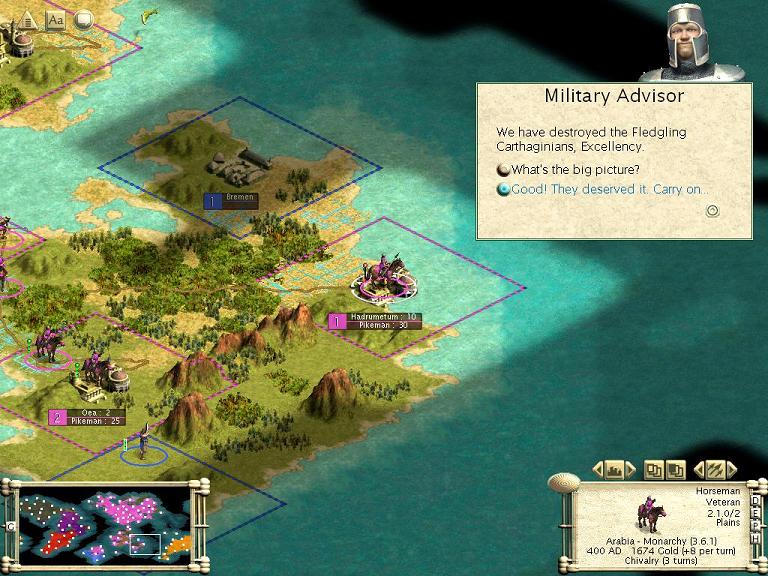The image size is (768, 576).
Task: Open the "D" shortcut on info box
Action: [756, 497]
